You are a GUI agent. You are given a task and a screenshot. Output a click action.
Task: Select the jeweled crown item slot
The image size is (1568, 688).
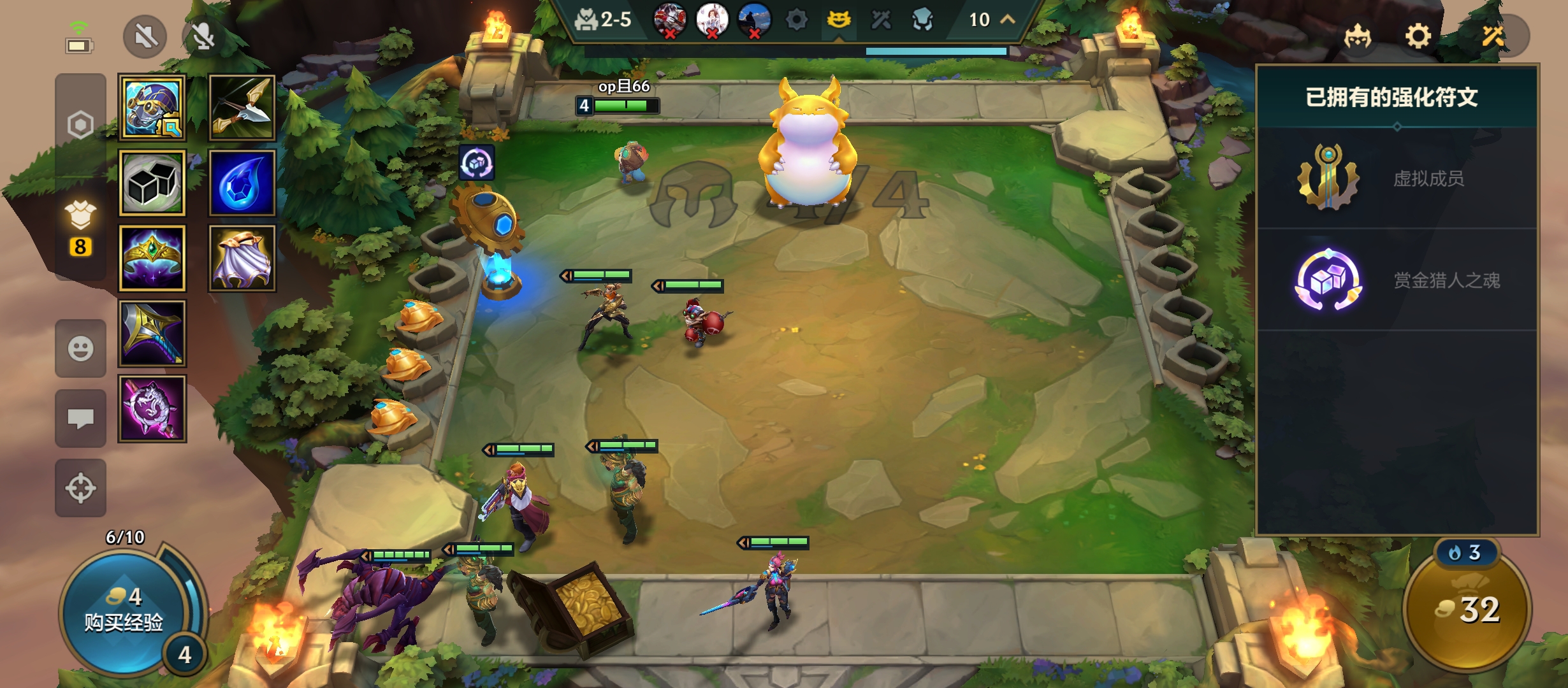coord(152,258)
